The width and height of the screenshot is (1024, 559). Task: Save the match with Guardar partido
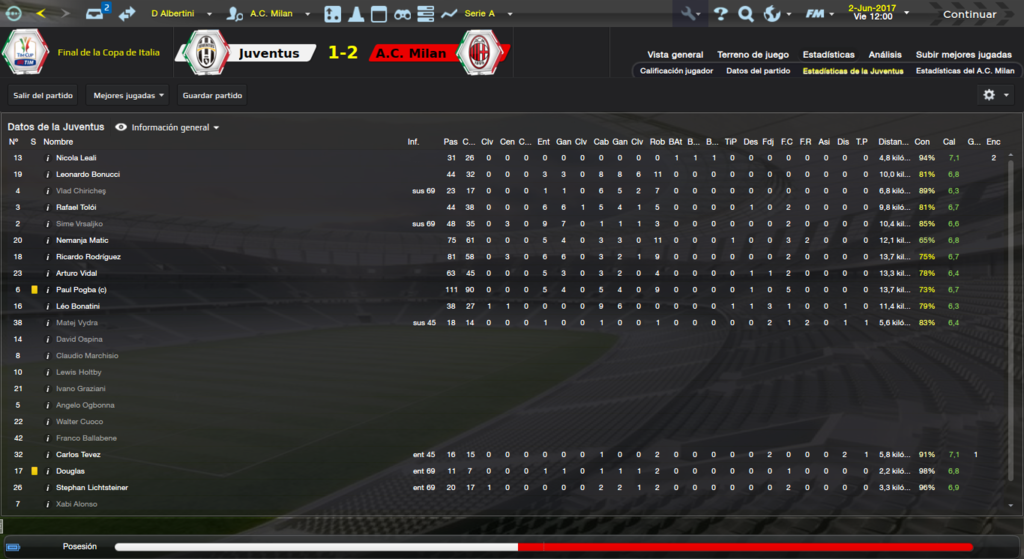(212, 96)
